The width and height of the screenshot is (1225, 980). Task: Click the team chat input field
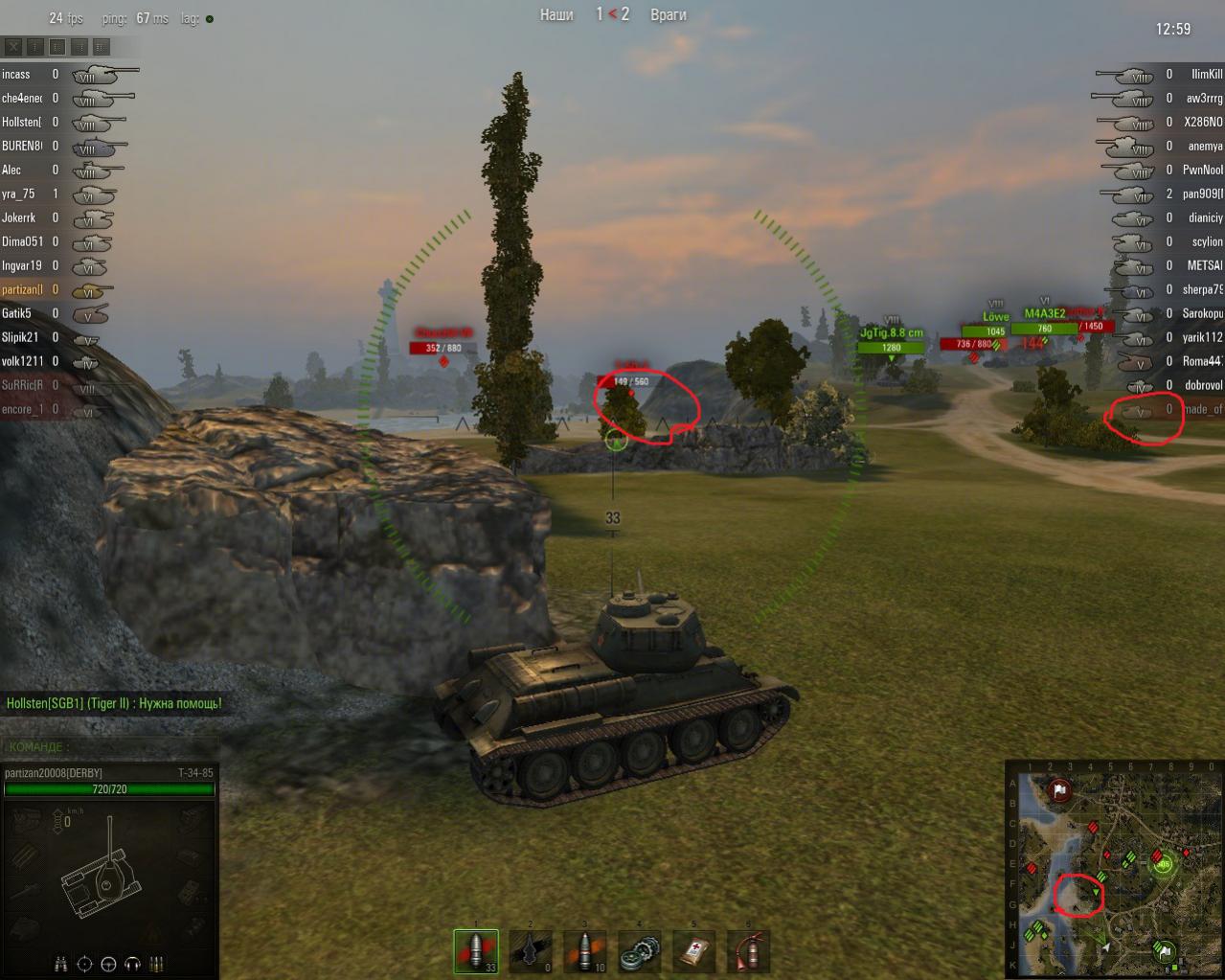pos(110,747)
